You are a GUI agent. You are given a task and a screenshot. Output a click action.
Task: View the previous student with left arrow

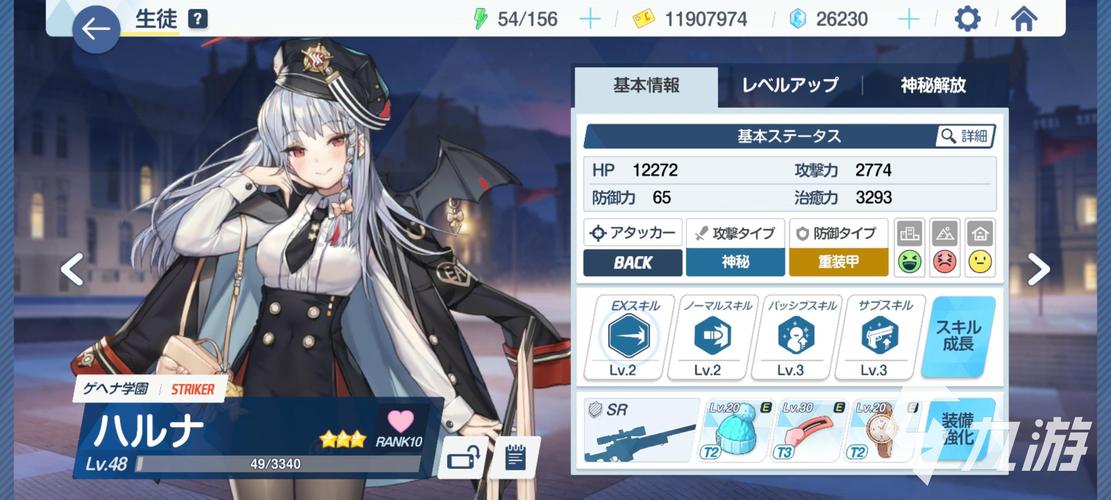coord(72,268)
